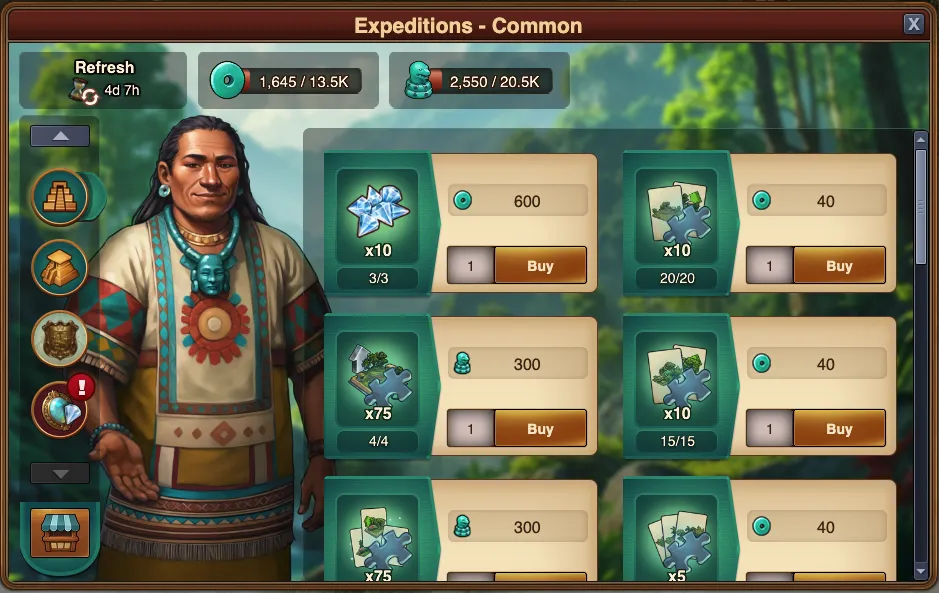The image size is (939, 593).
Task: Click the Refresh timer icon
Action: coord(84,91)
